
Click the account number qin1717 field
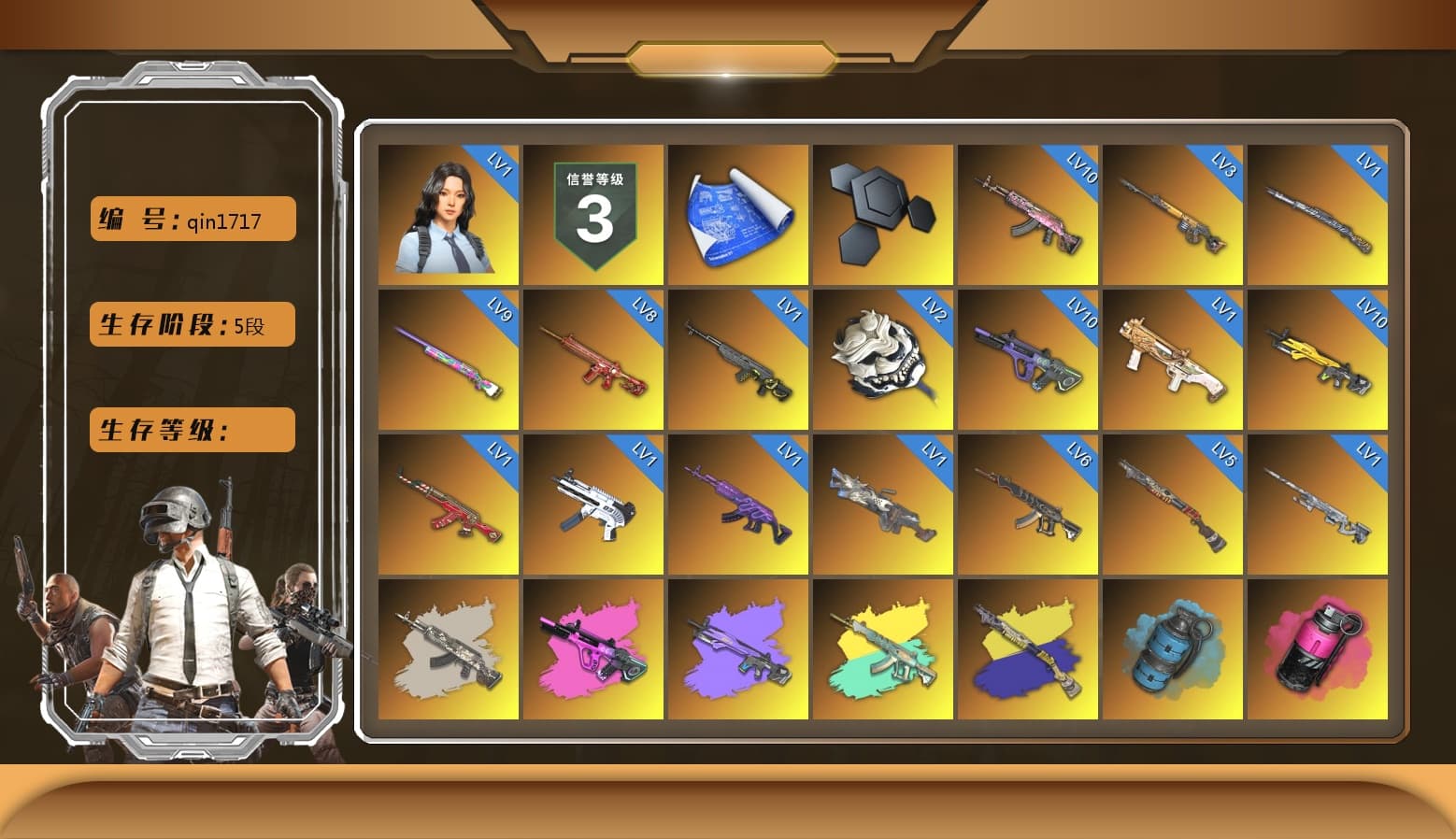point(191,219)
